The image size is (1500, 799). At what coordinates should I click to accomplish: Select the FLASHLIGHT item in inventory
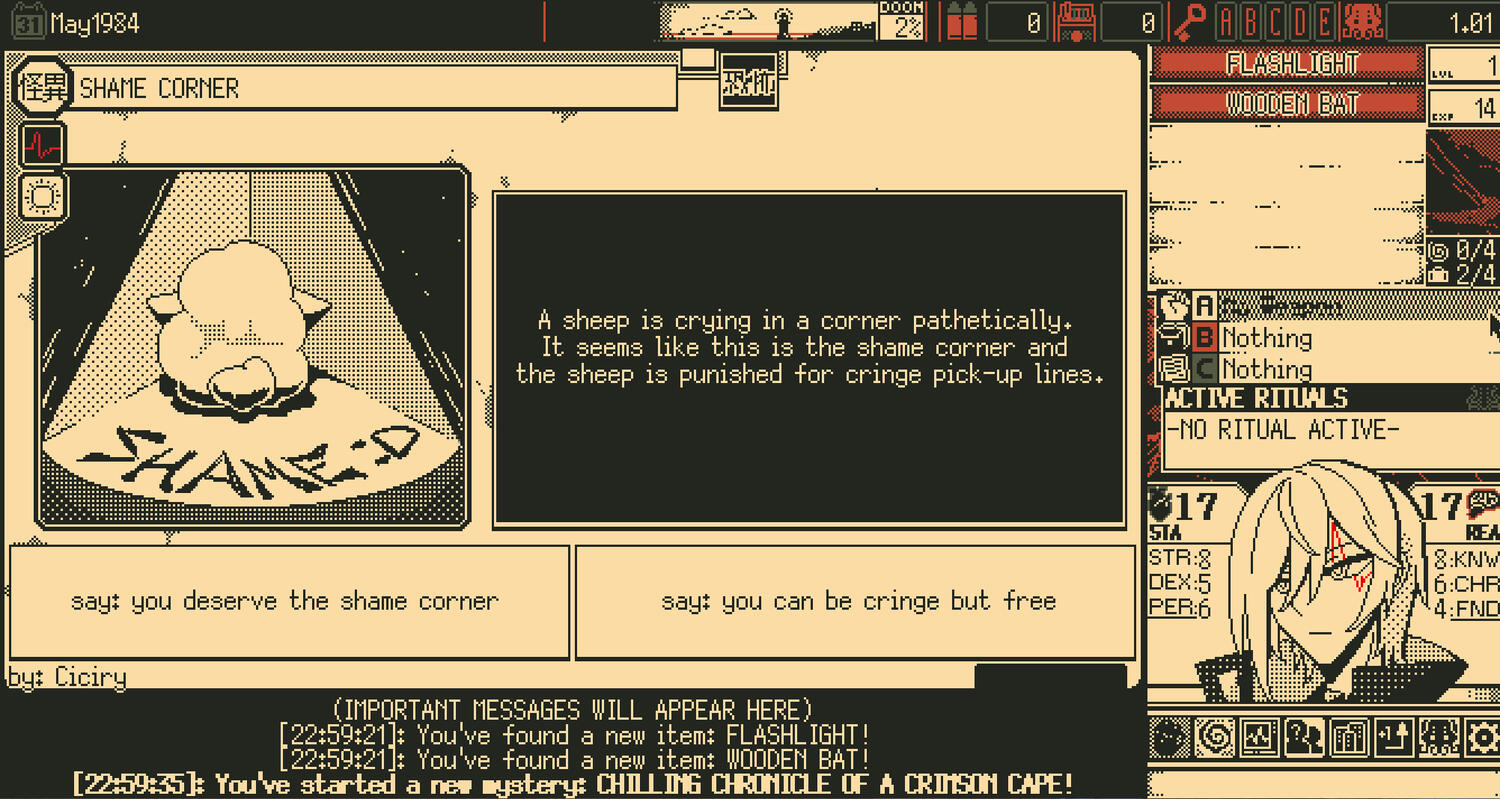1286,63
